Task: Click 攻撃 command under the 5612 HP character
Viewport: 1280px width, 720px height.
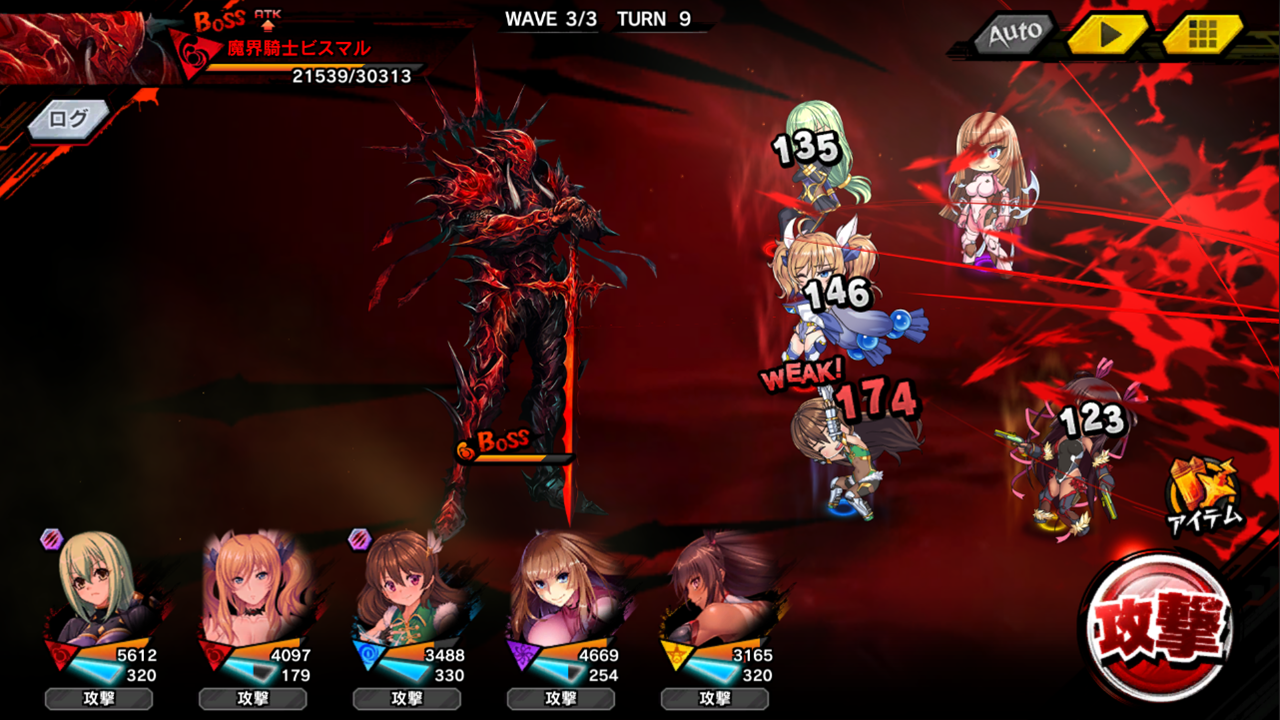Action: click(x=98, y=698)
